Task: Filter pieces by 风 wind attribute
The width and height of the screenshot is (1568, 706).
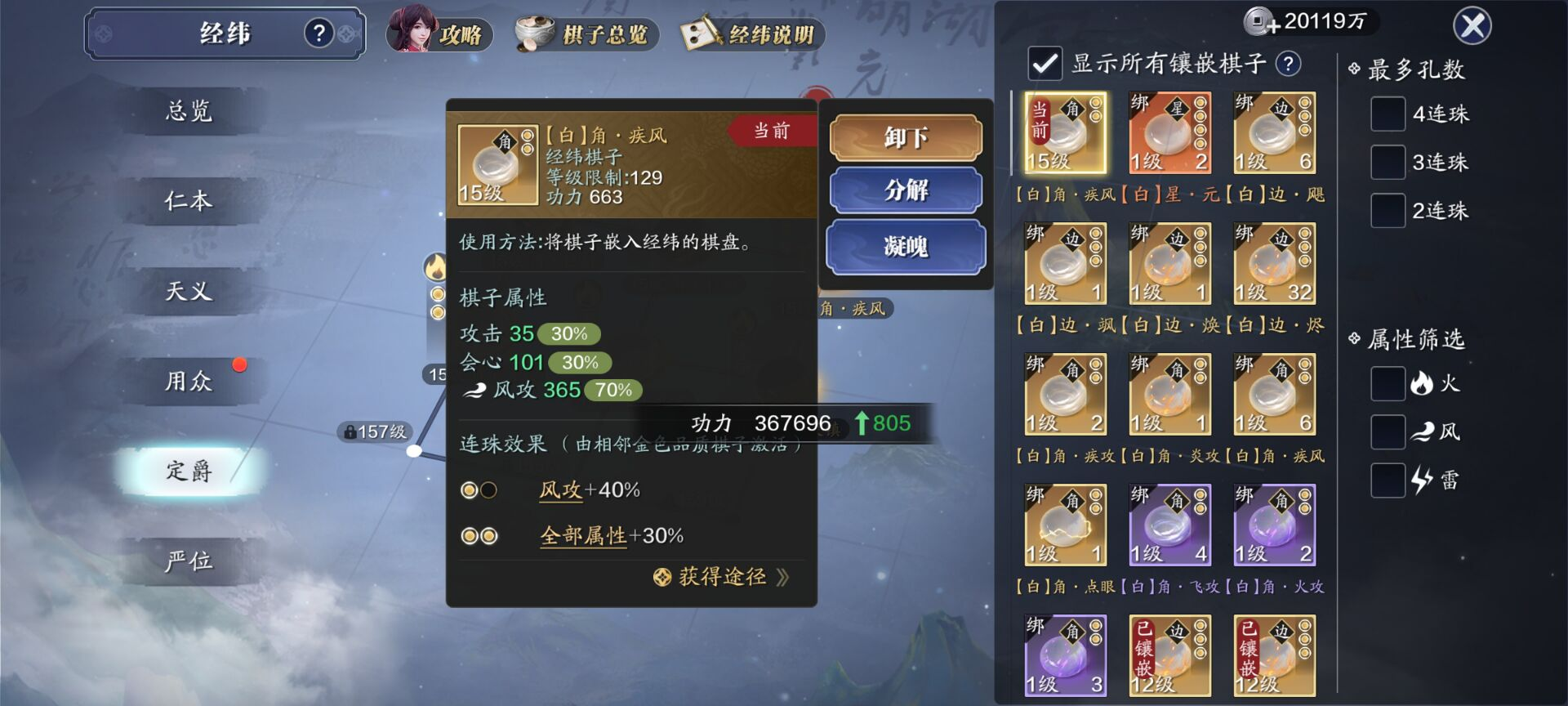Action: 1388,431
